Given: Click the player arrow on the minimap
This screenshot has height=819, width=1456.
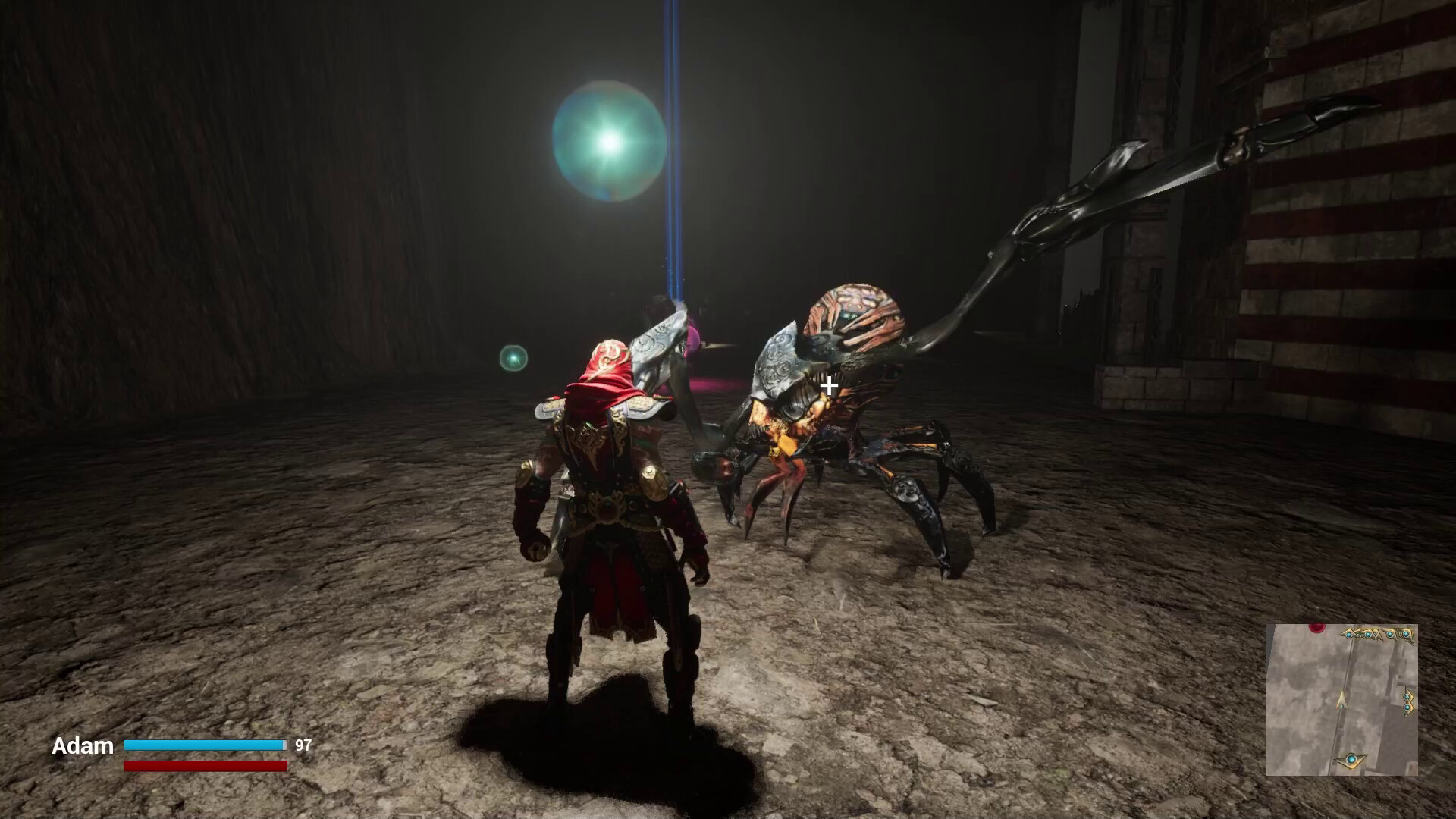Looking at the screenshot, I should (x=1341, y=699).
